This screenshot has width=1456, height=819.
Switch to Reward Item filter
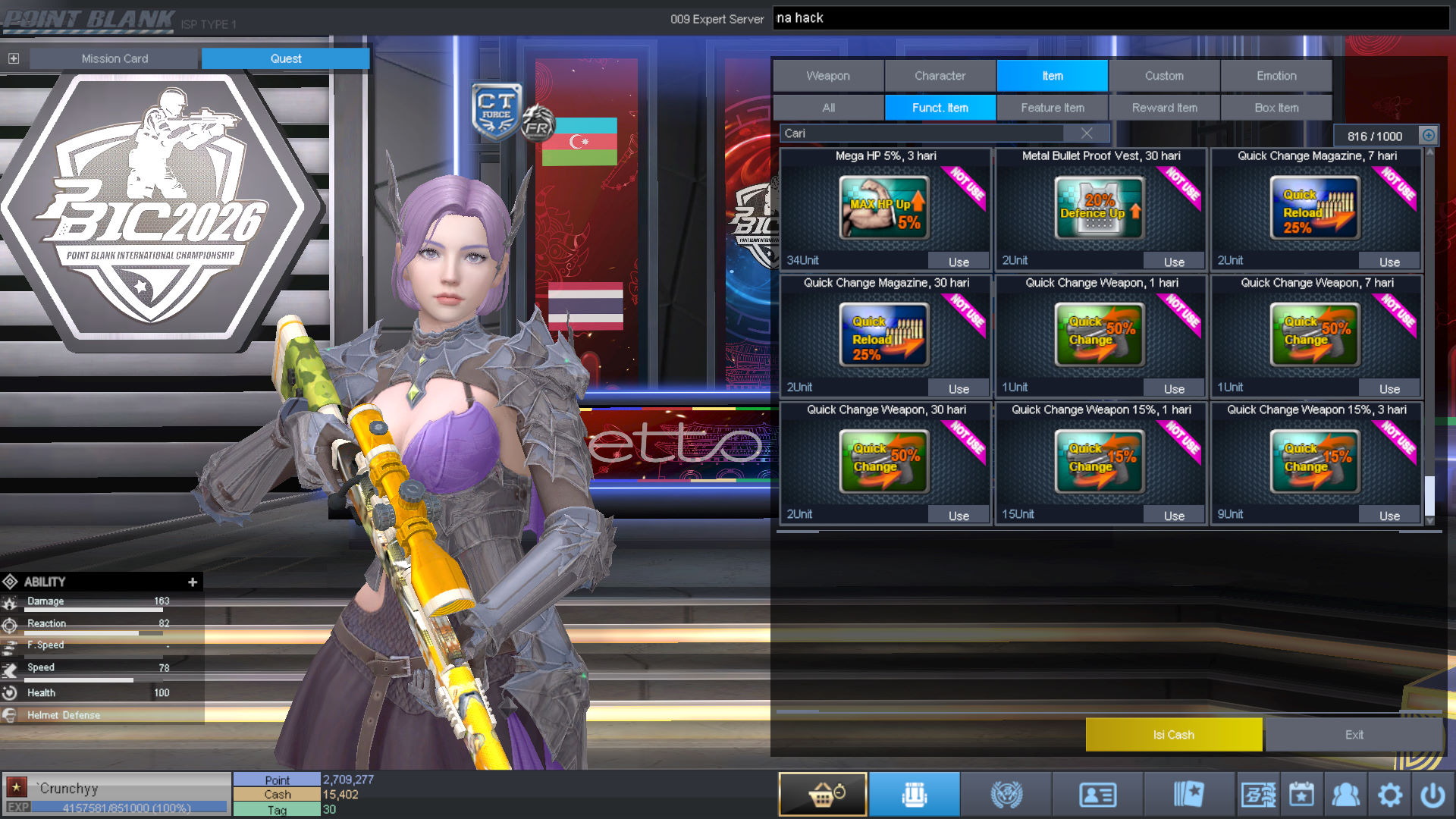click(1164, 108)
